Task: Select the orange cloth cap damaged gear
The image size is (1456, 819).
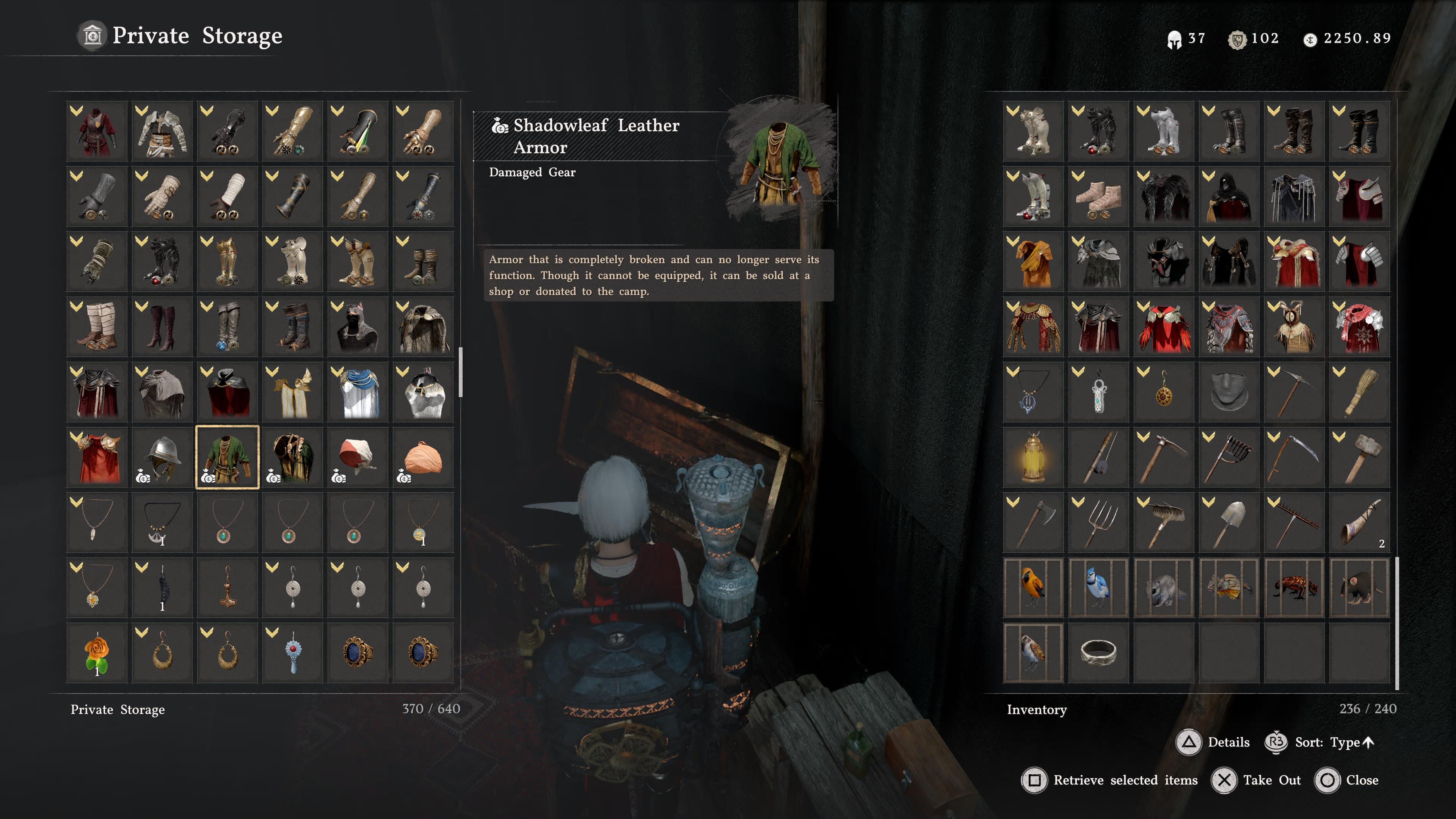Action: coord(423,457)
